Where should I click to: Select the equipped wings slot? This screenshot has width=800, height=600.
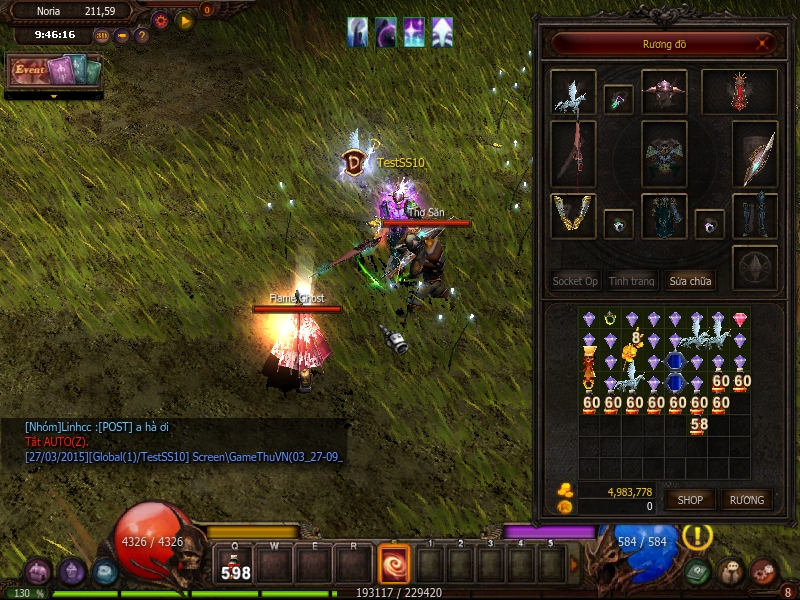pyautogui.click(x=740, y=91)
